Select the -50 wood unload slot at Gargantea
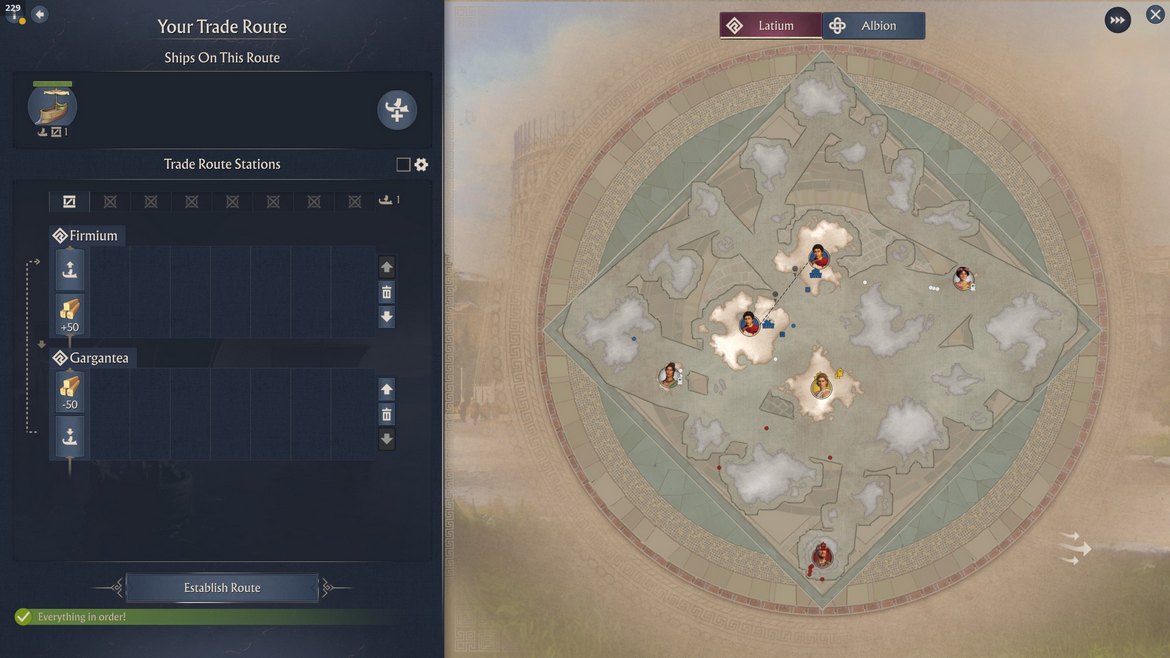The image size is (1170, 658). 69,392
